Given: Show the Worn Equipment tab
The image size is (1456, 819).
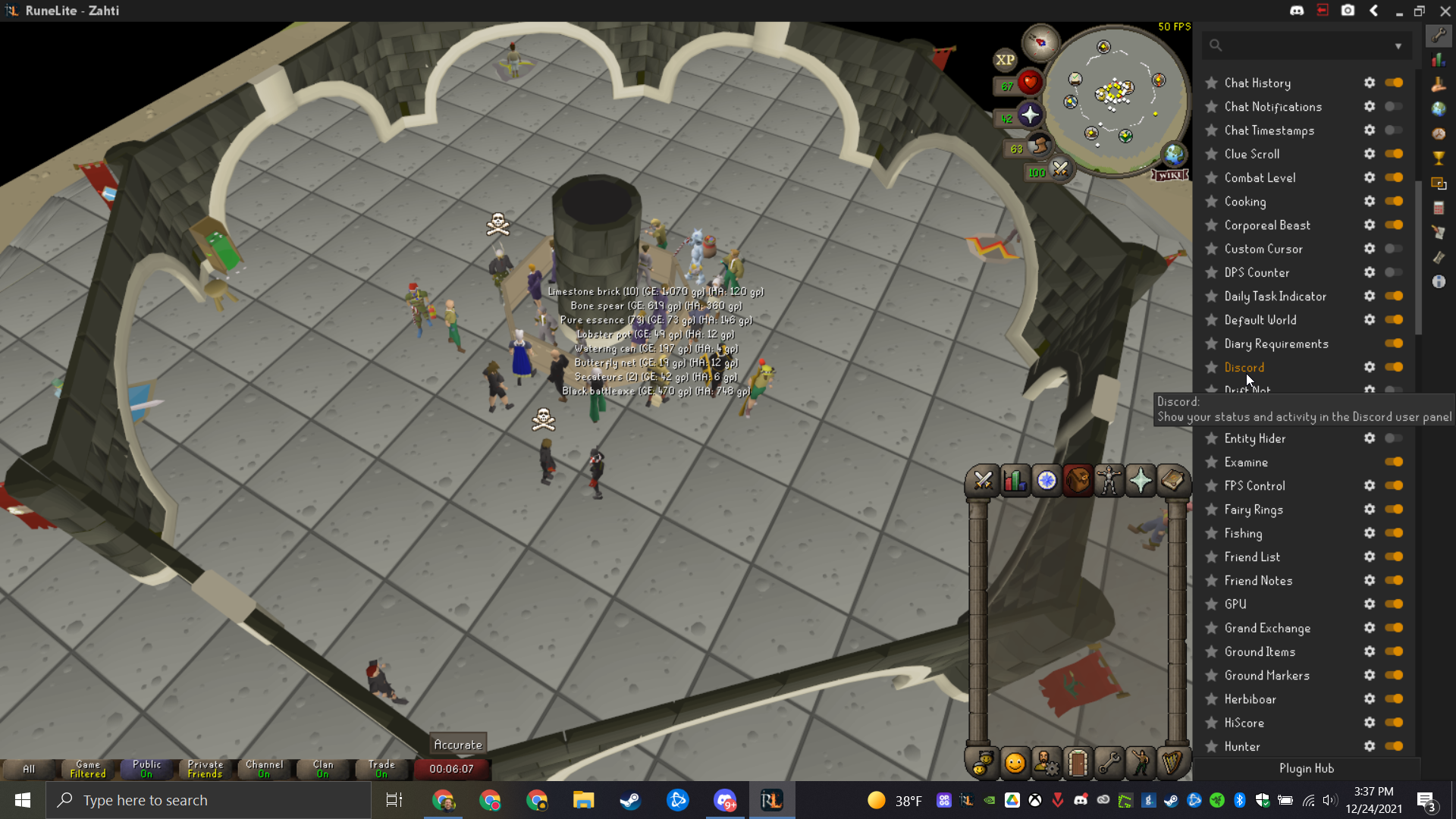Looking at the screenshot, I should 1109,481.
